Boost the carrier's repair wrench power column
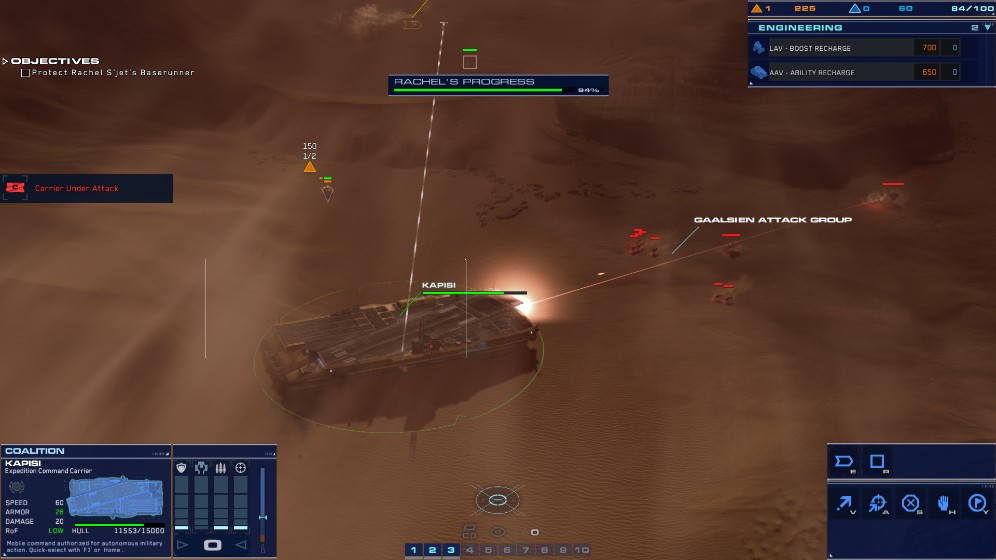996x560 pixels. pyautogui.click(x=201, y=500)
